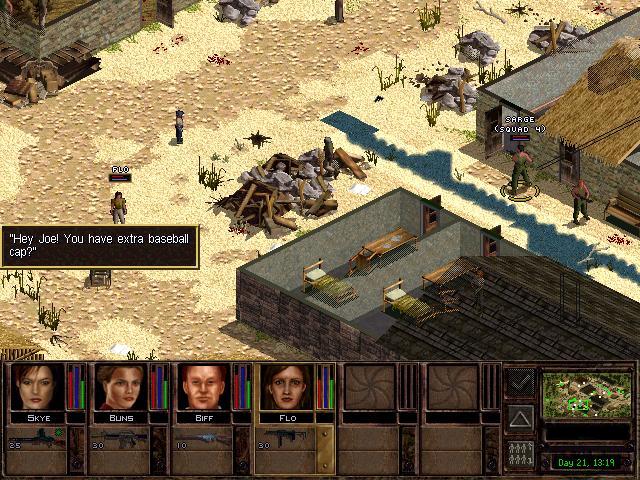Image resolution: width=640 pixels, height=480 pixels.
Task: Dismiss the "Hey Joe!" dialogue box
Action: click(100, 246)
